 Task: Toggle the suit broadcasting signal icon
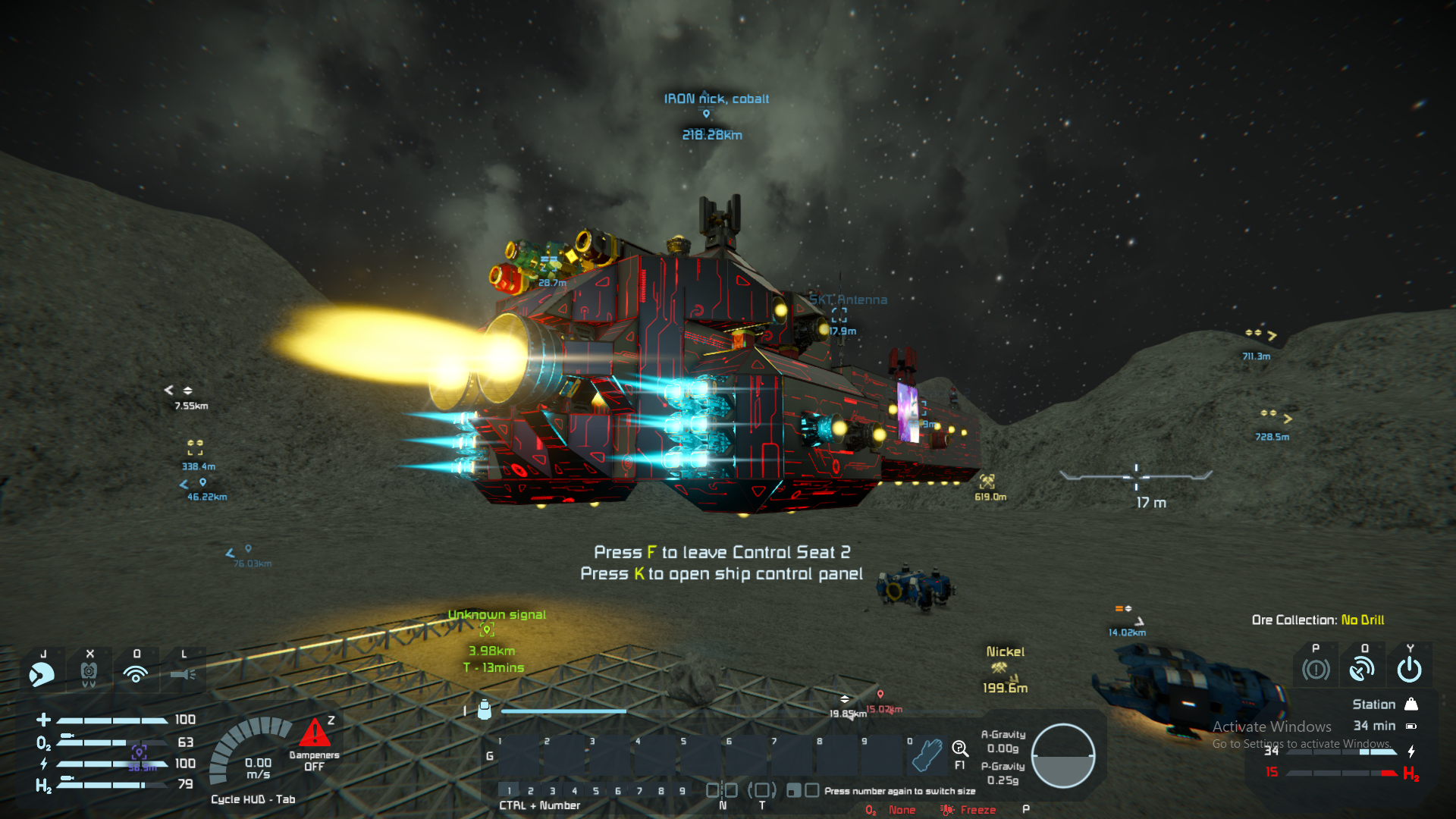click(136, 673)
